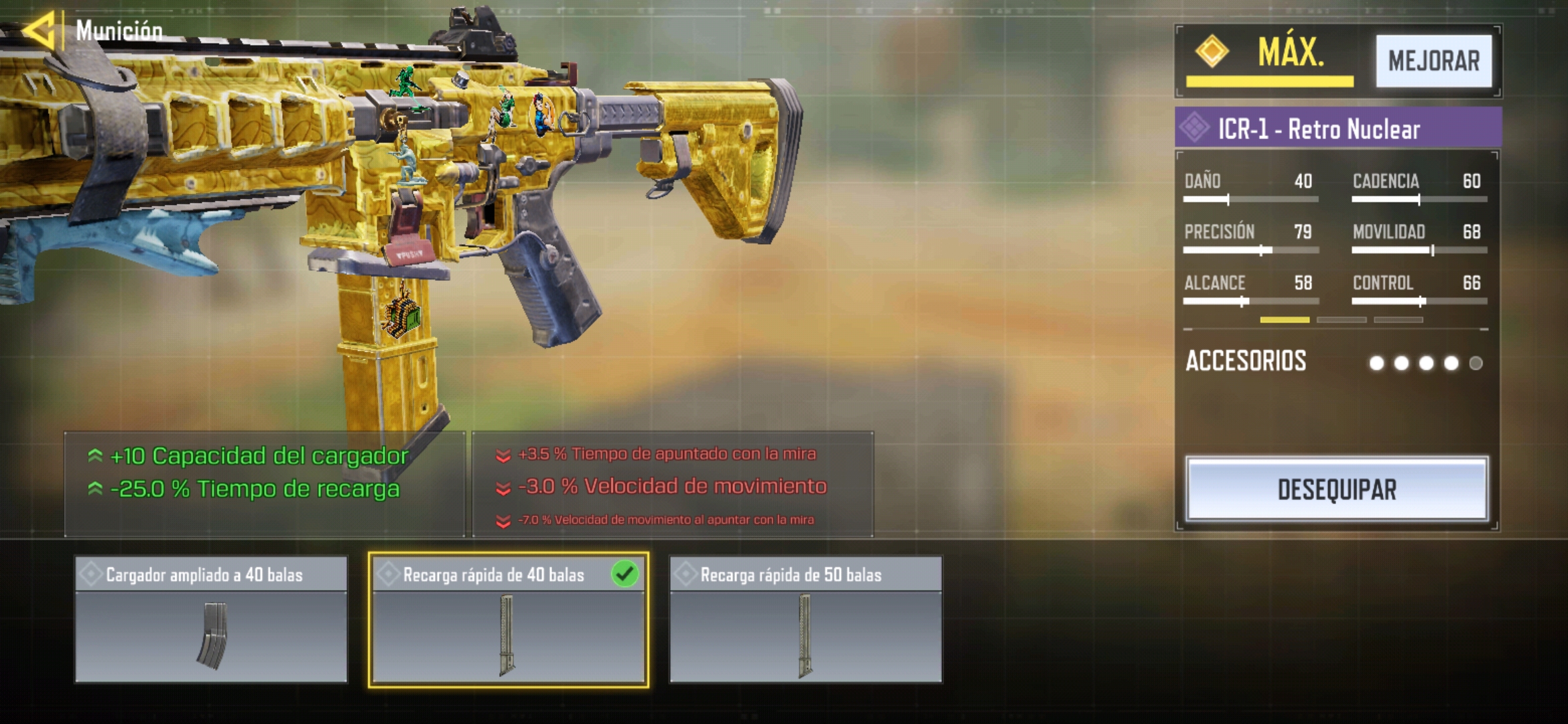
Task: Tap the MEJORAR upgrade button
Action: pyautogui.click(x=1433, y=61)
